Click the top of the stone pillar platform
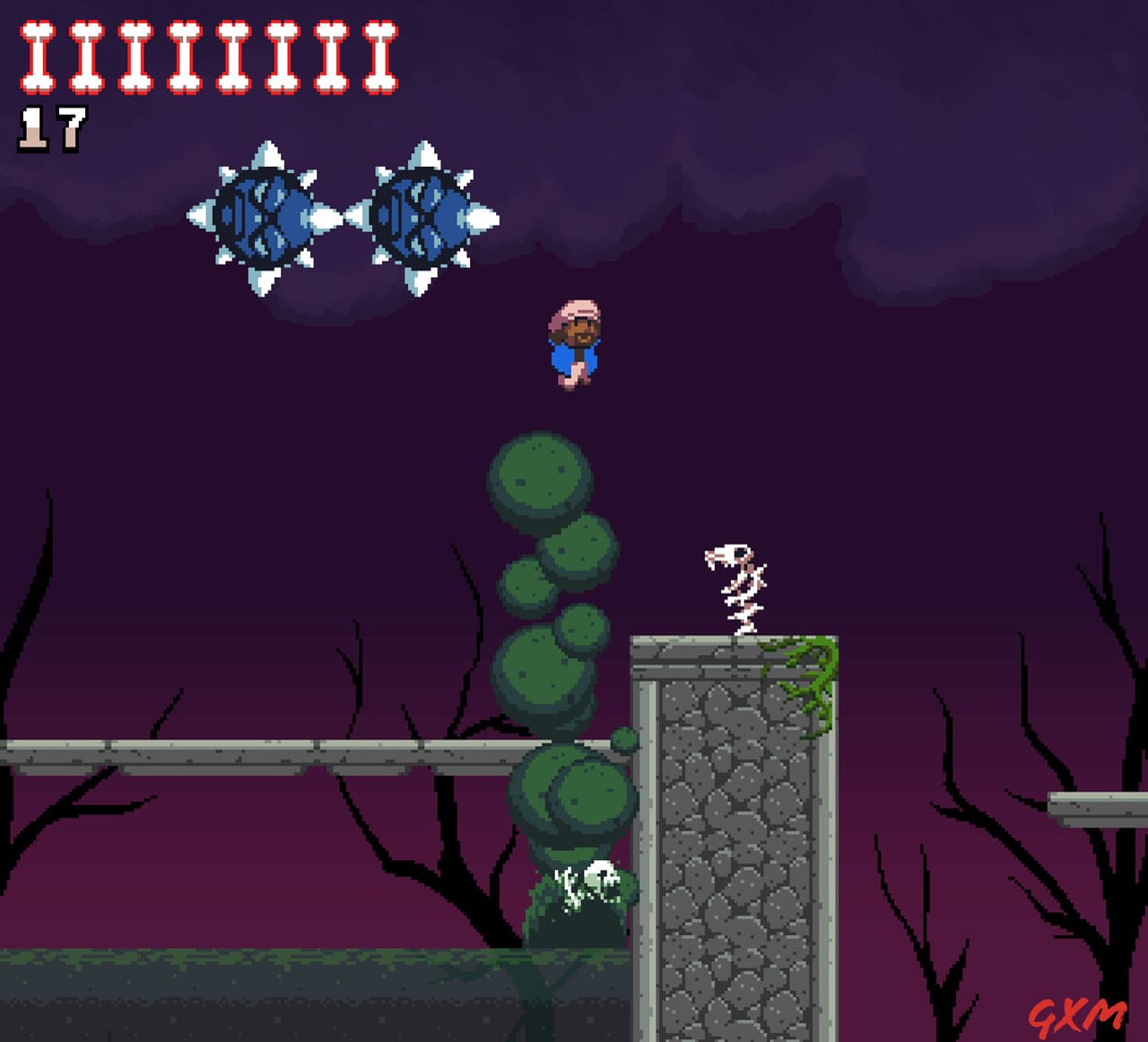This screenshot has height=1042, width=1148. coord(731,641)
